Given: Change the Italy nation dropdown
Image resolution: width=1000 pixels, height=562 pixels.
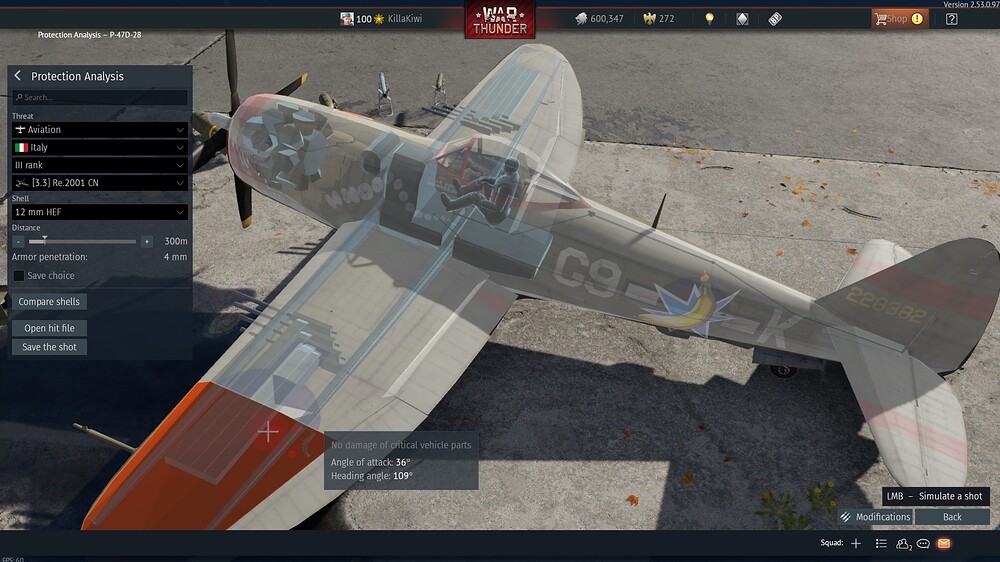Looking at the screenshot, I should pos(100,148).
